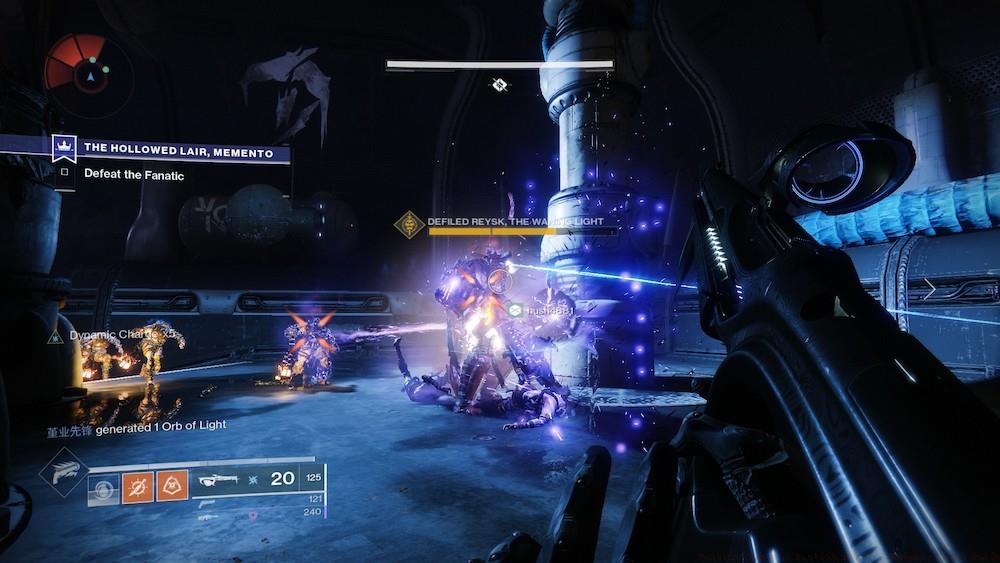
Task: Use the orange grenade ability icon
Action: pos(137,487)
